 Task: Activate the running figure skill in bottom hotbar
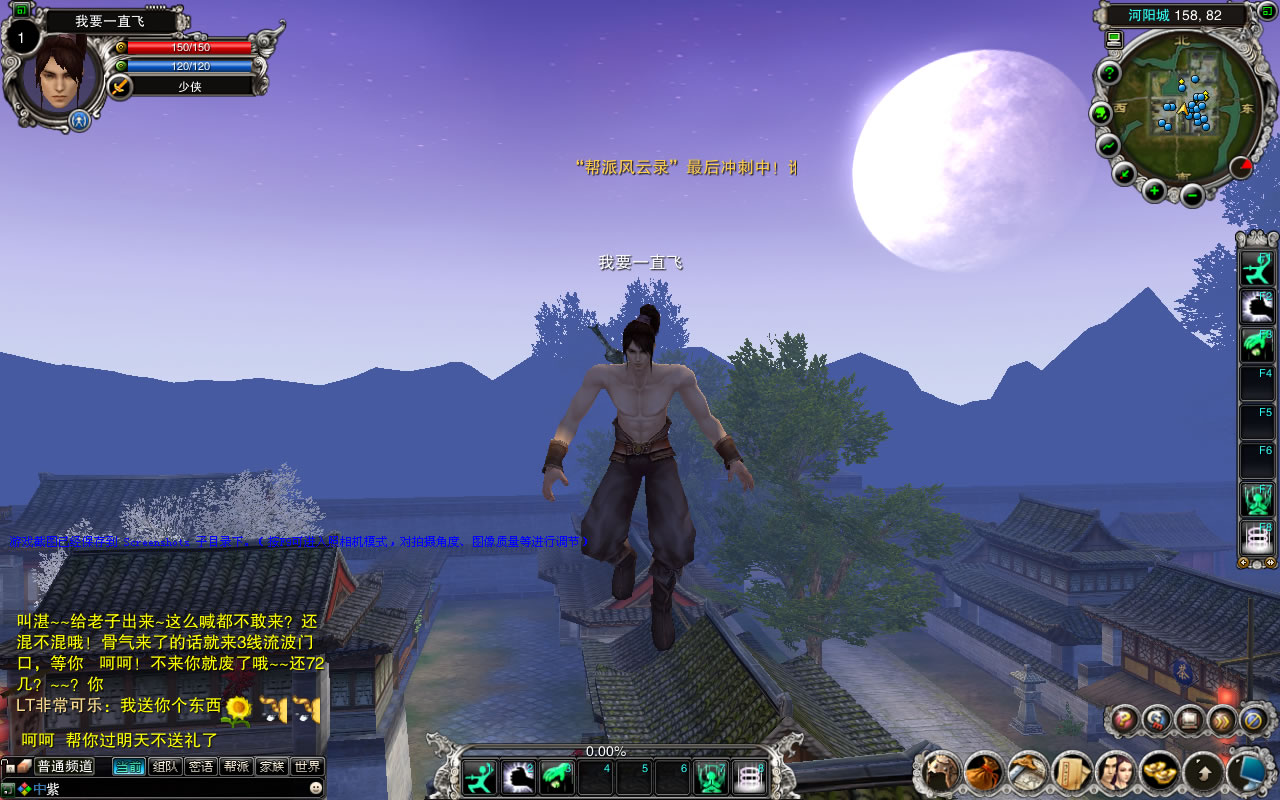(480, 778)
